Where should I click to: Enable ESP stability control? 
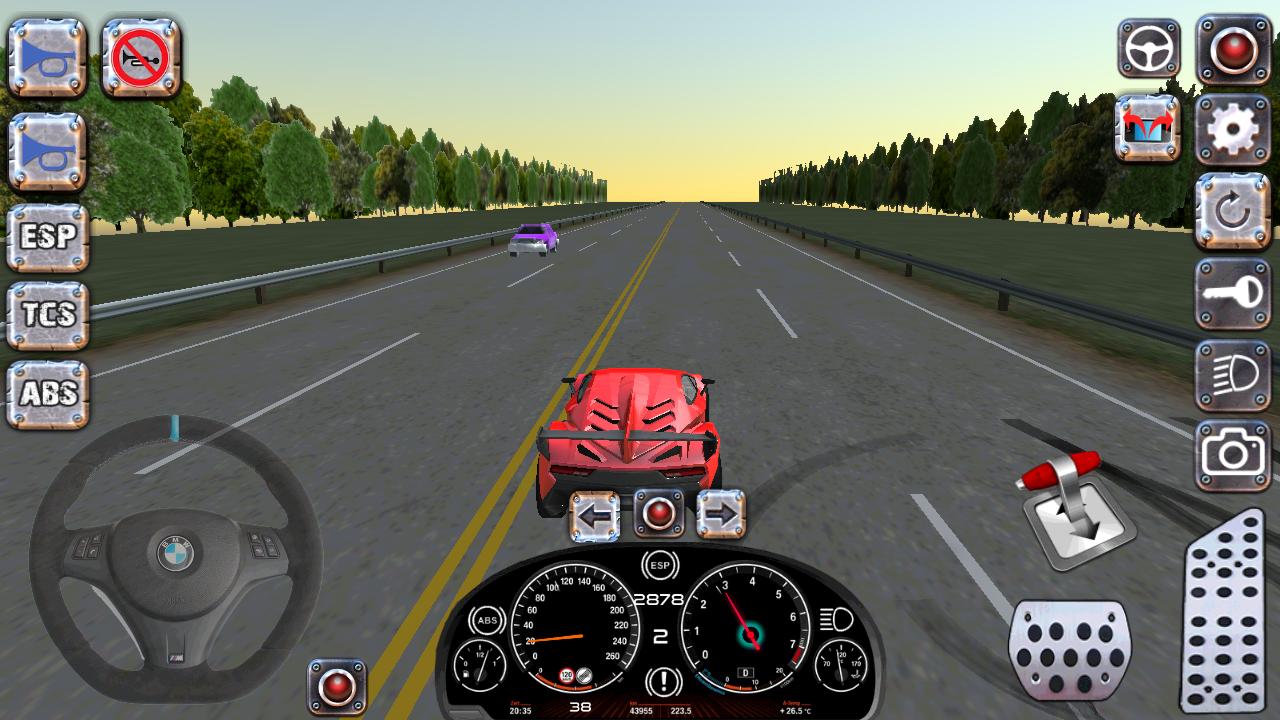click(45, 235)
